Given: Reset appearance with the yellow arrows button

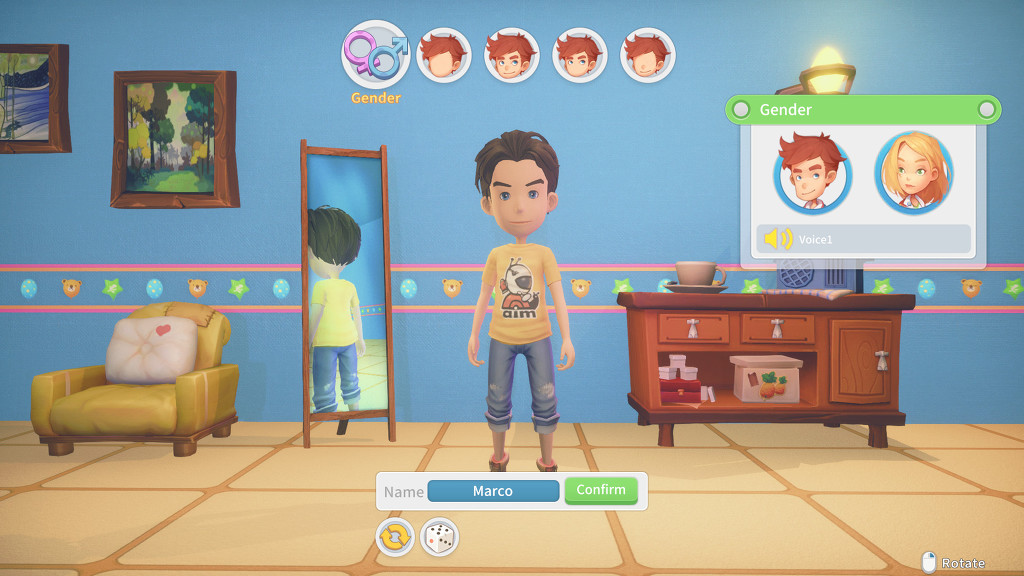Looking at the screenshot, I should tap(395, 537).
